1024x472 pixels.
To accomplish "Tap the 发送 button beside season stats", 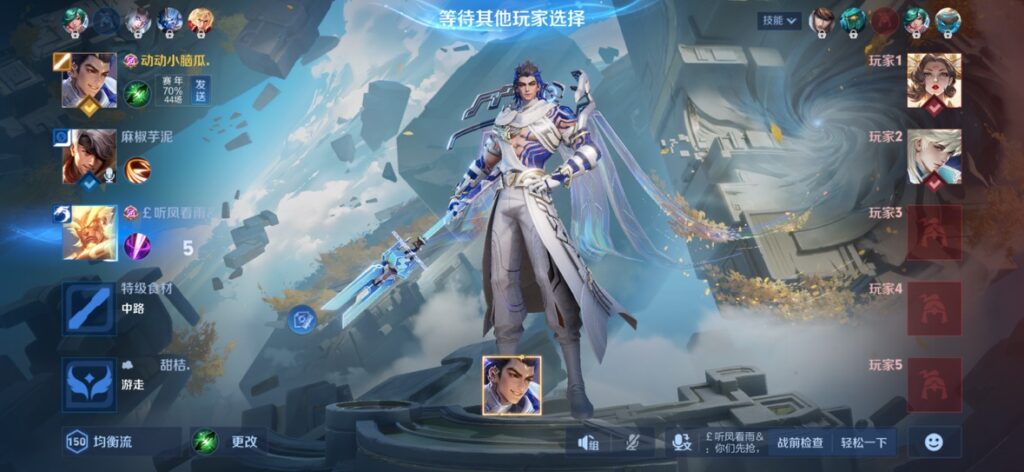I will [201, 89].
